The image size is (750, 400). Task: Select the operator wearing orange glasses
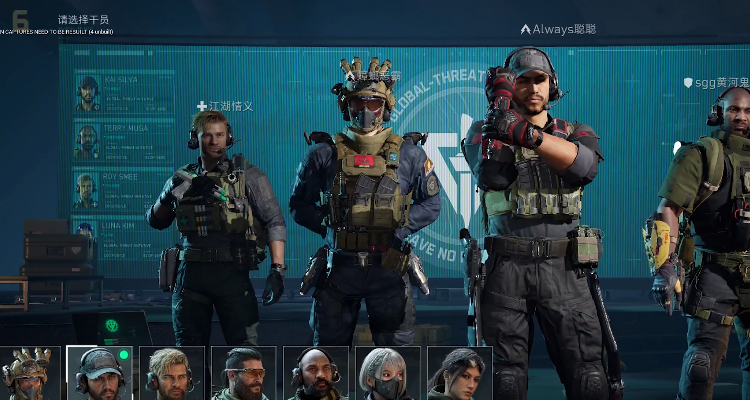tap(243, 374)
